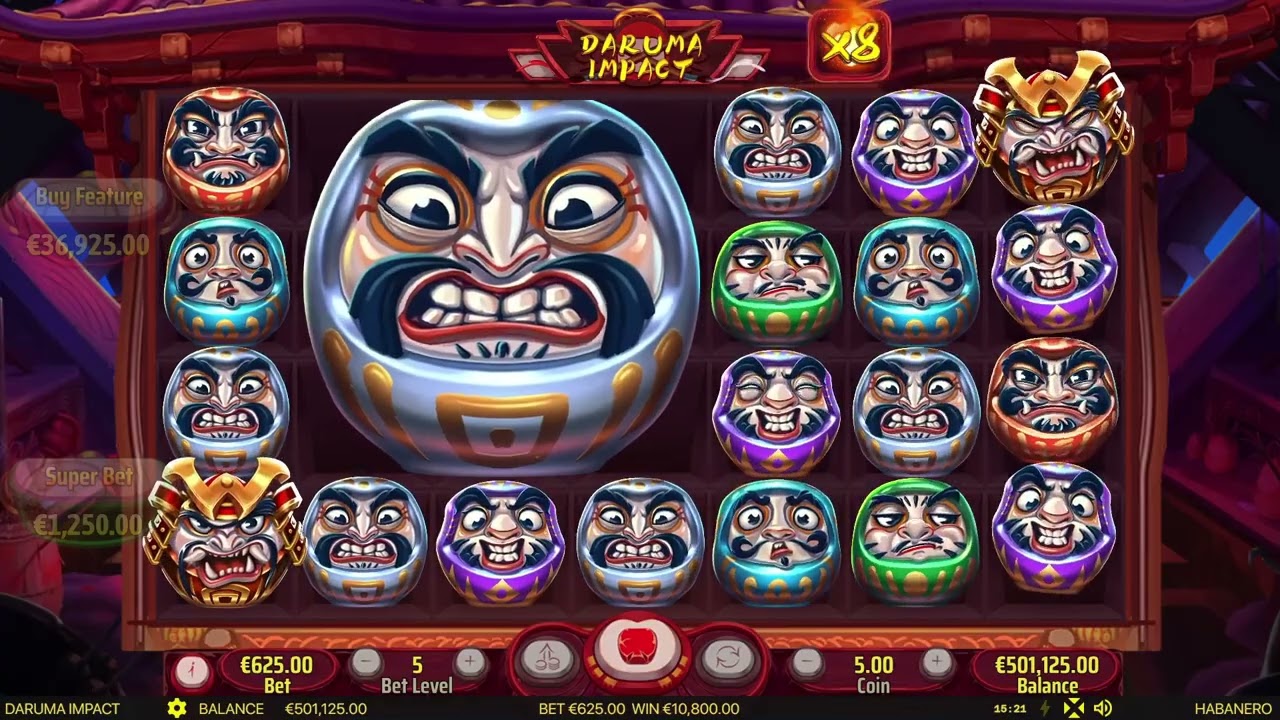Decrease the Bet Level
The image size is (1280, 720).
click(x=367, y=662)
